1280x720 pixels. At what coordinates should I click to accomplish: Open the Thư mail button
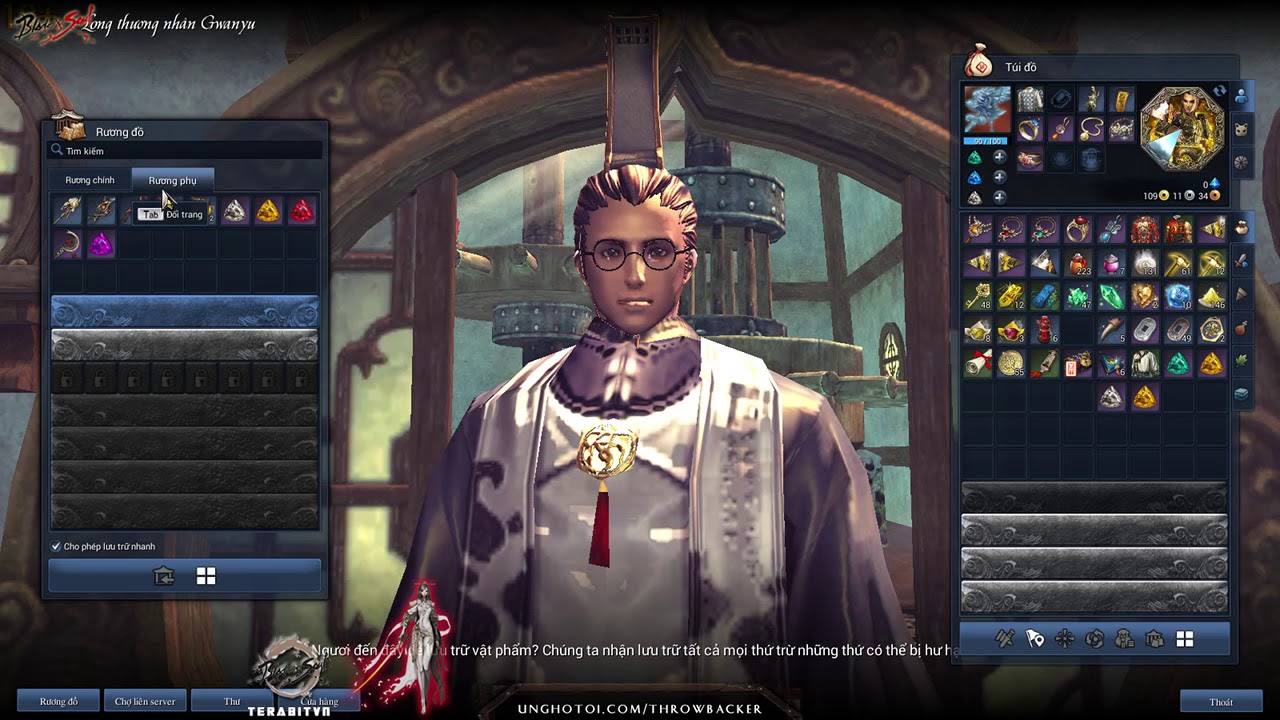232,701
